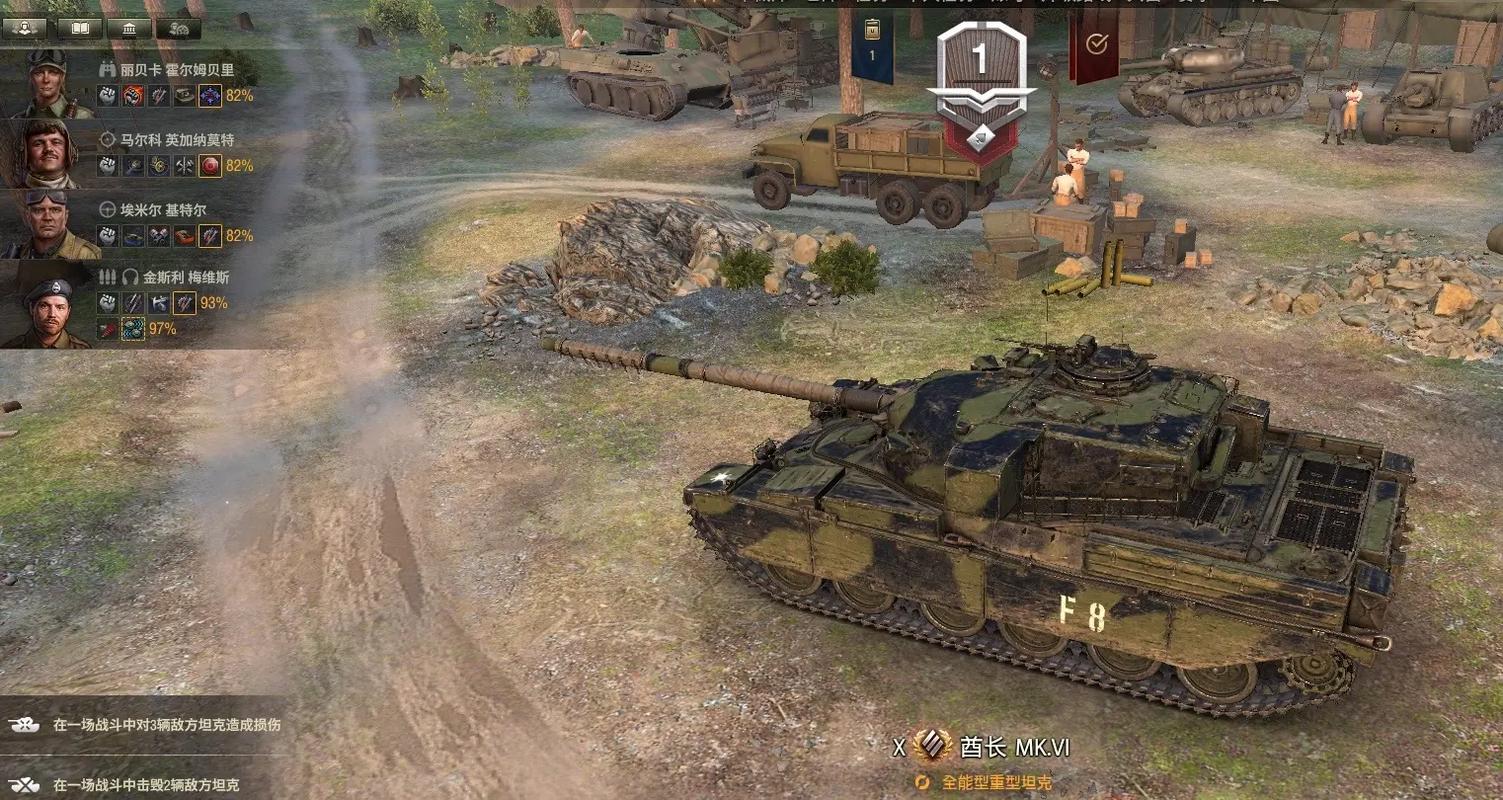The width and height of the screenshot is (1503, 800).
Task: Open the blue banner with number 1
Action: (x=872, y=45)
